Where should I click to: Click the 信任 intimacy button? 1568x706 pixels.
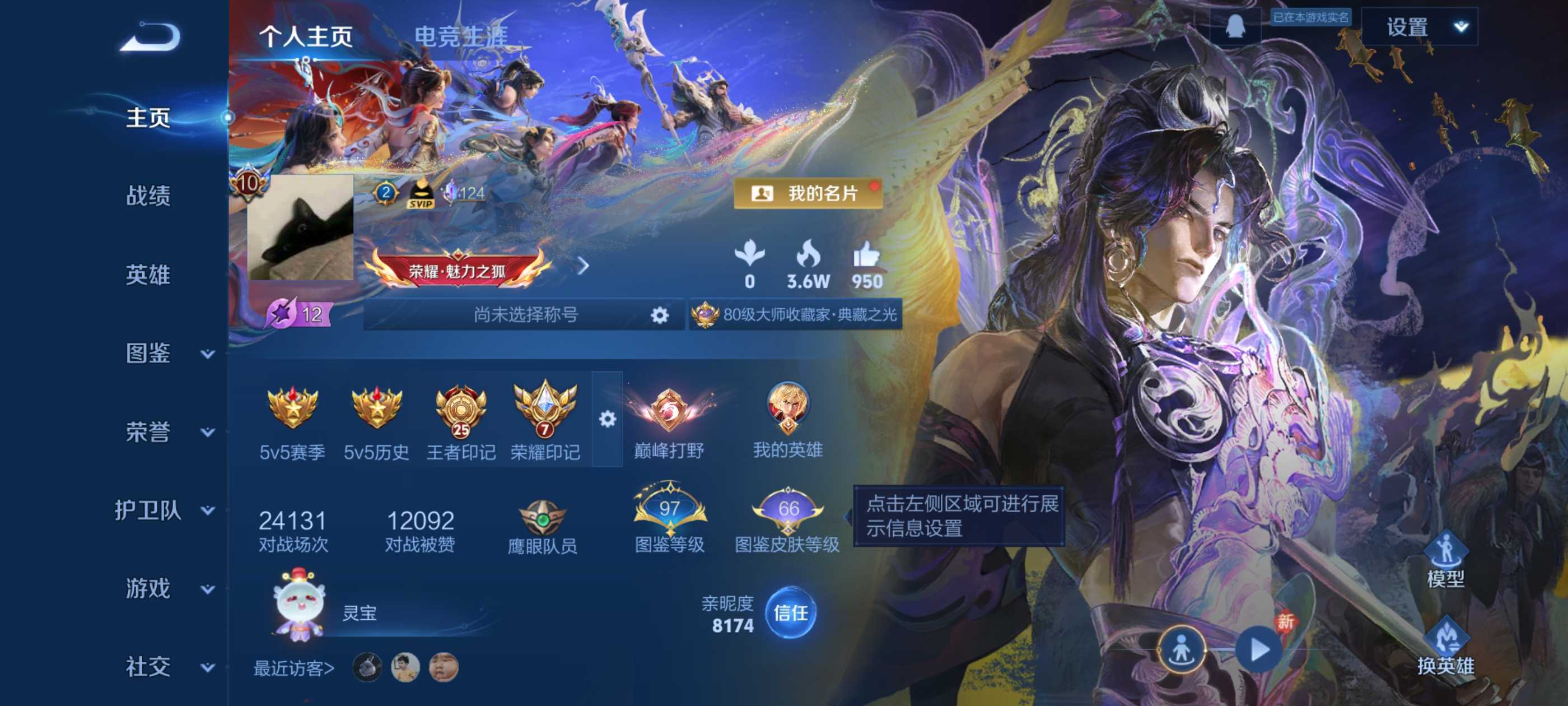790,613
